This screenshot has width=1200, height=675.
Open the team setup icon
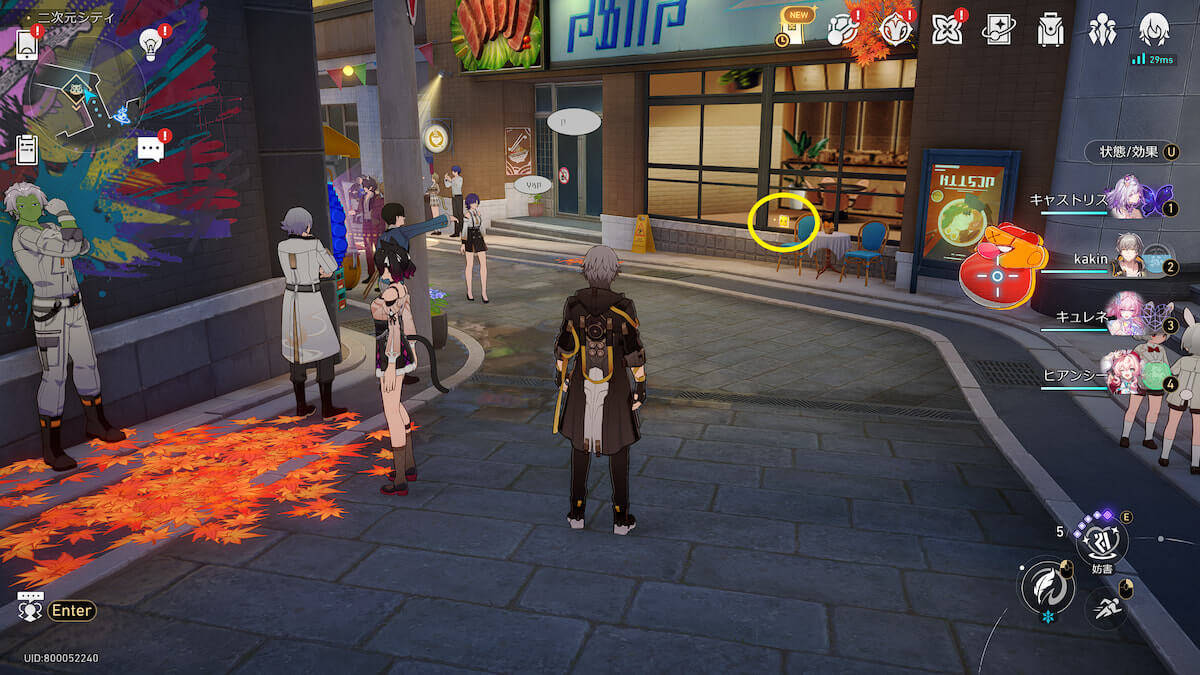1102,30
